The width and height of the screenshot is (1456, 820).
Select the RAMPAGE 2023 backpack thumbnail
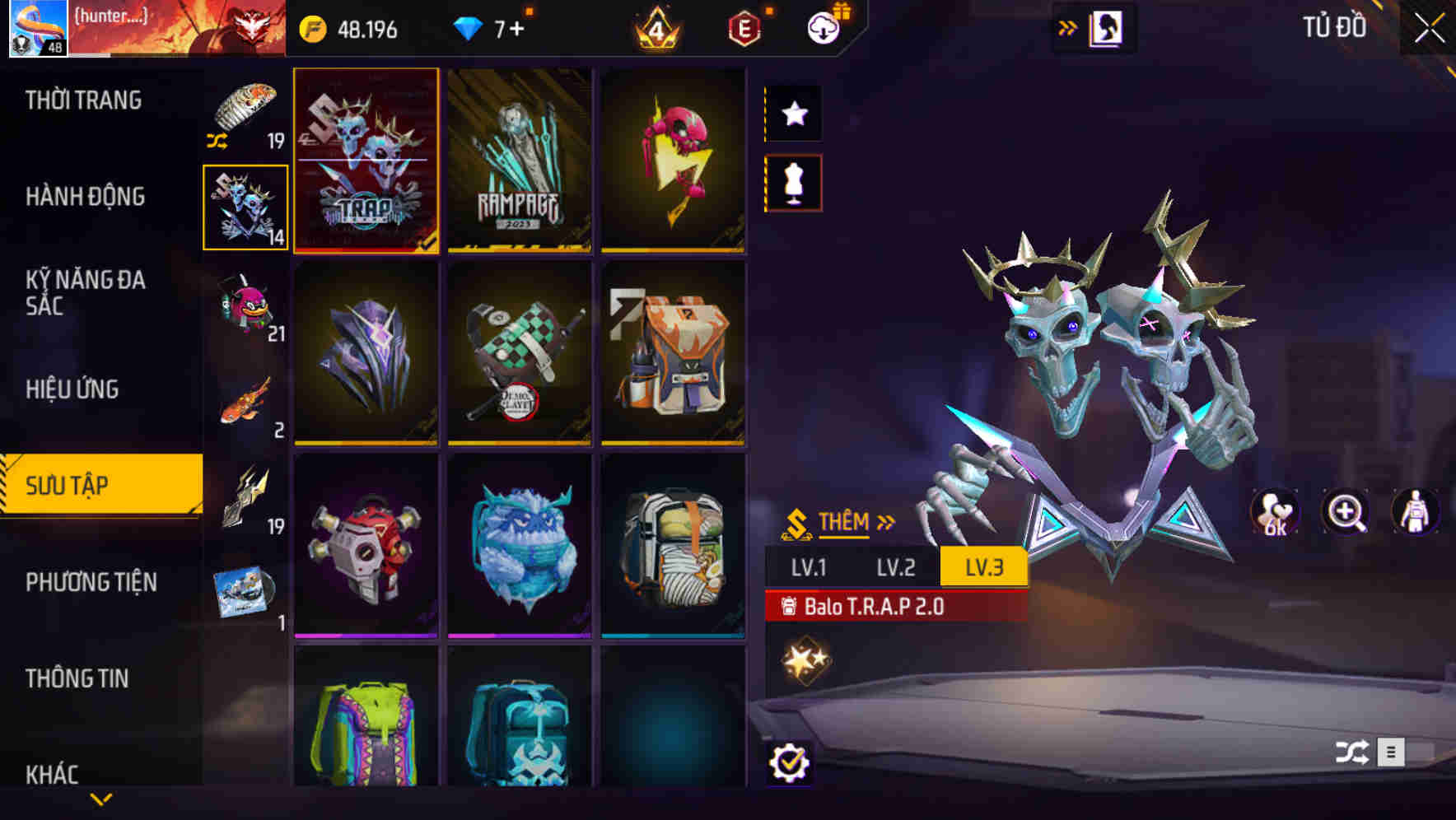tap(520, 161)
